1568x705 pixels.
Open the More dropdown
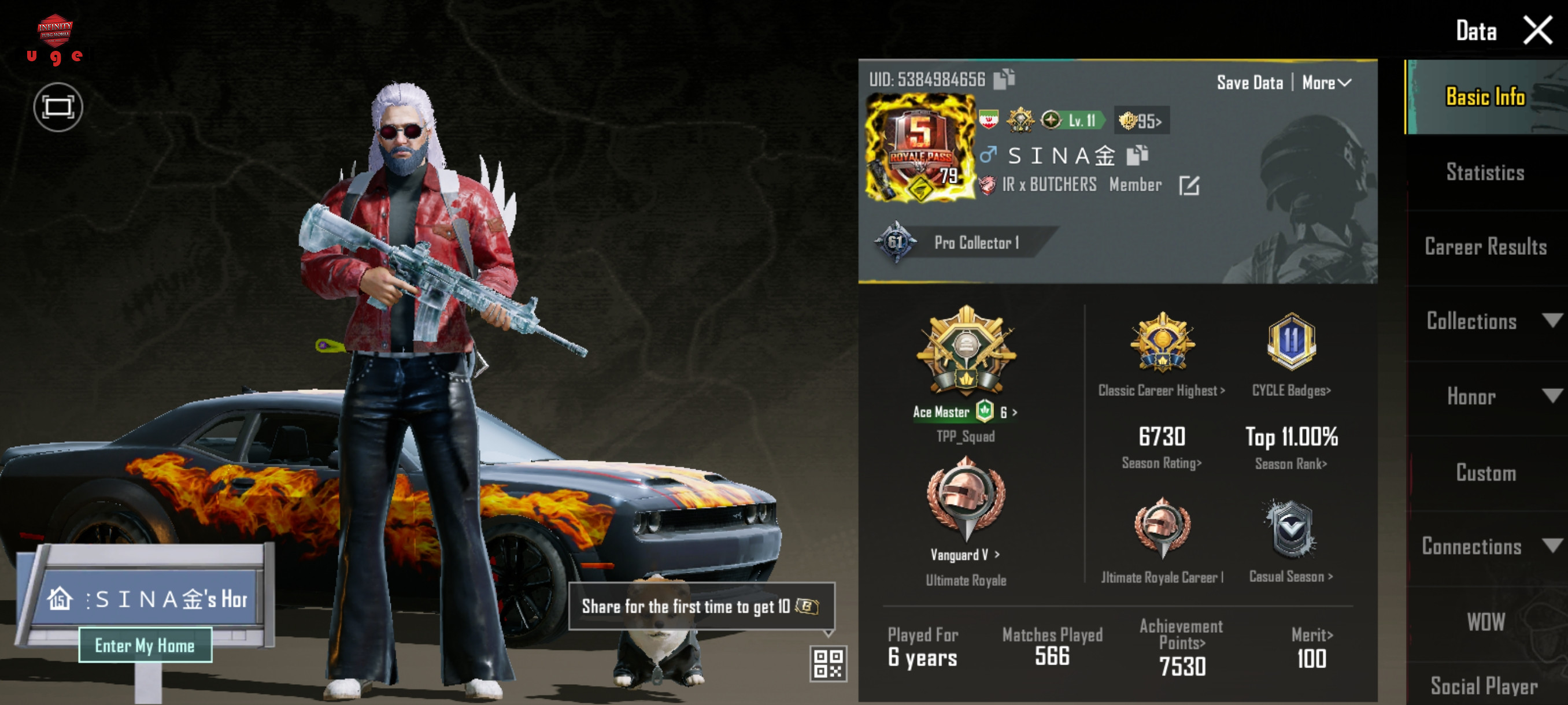tap(1326, 83)
